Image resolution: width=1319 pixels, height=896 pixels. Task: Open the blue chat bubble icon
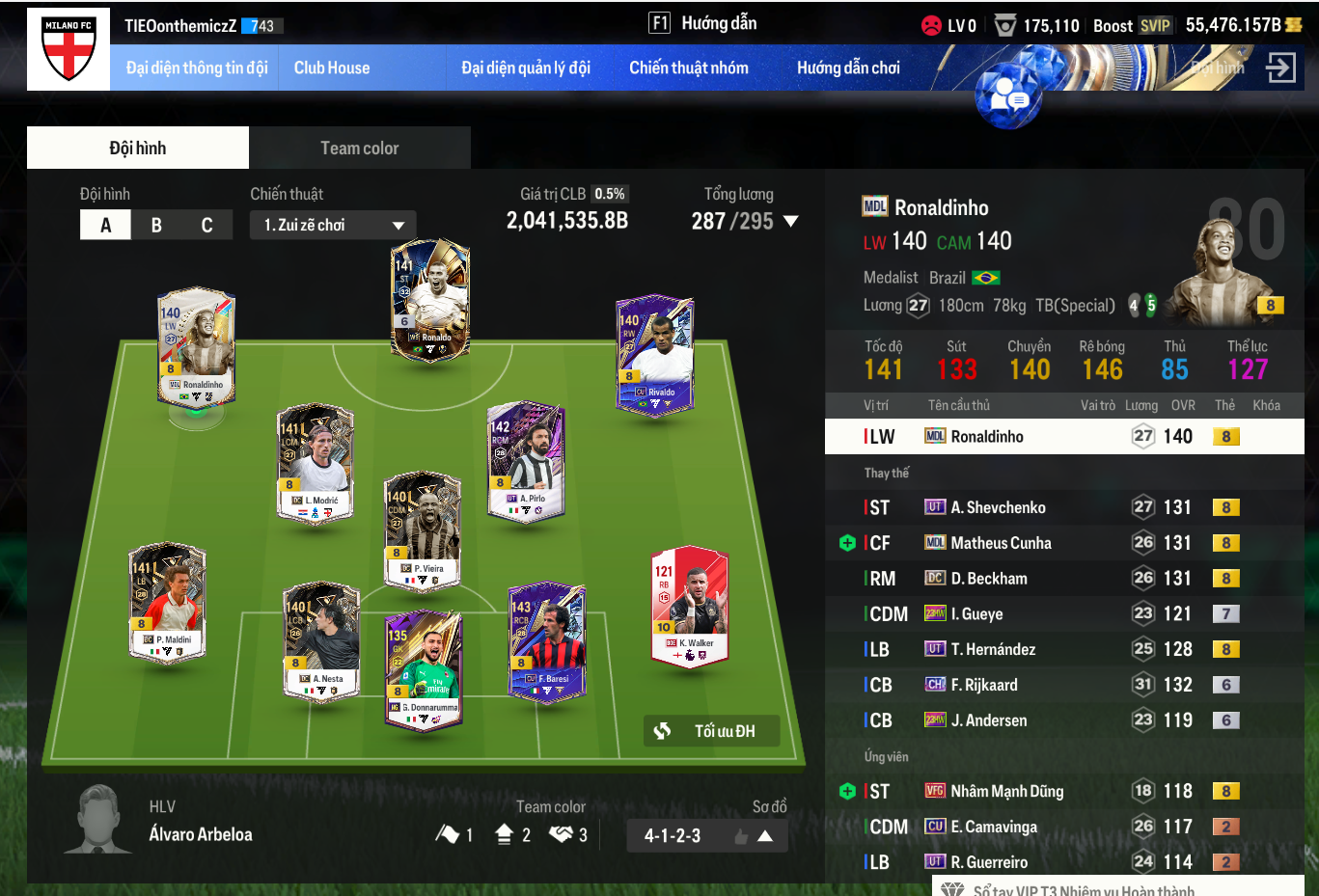(1007, 96)
